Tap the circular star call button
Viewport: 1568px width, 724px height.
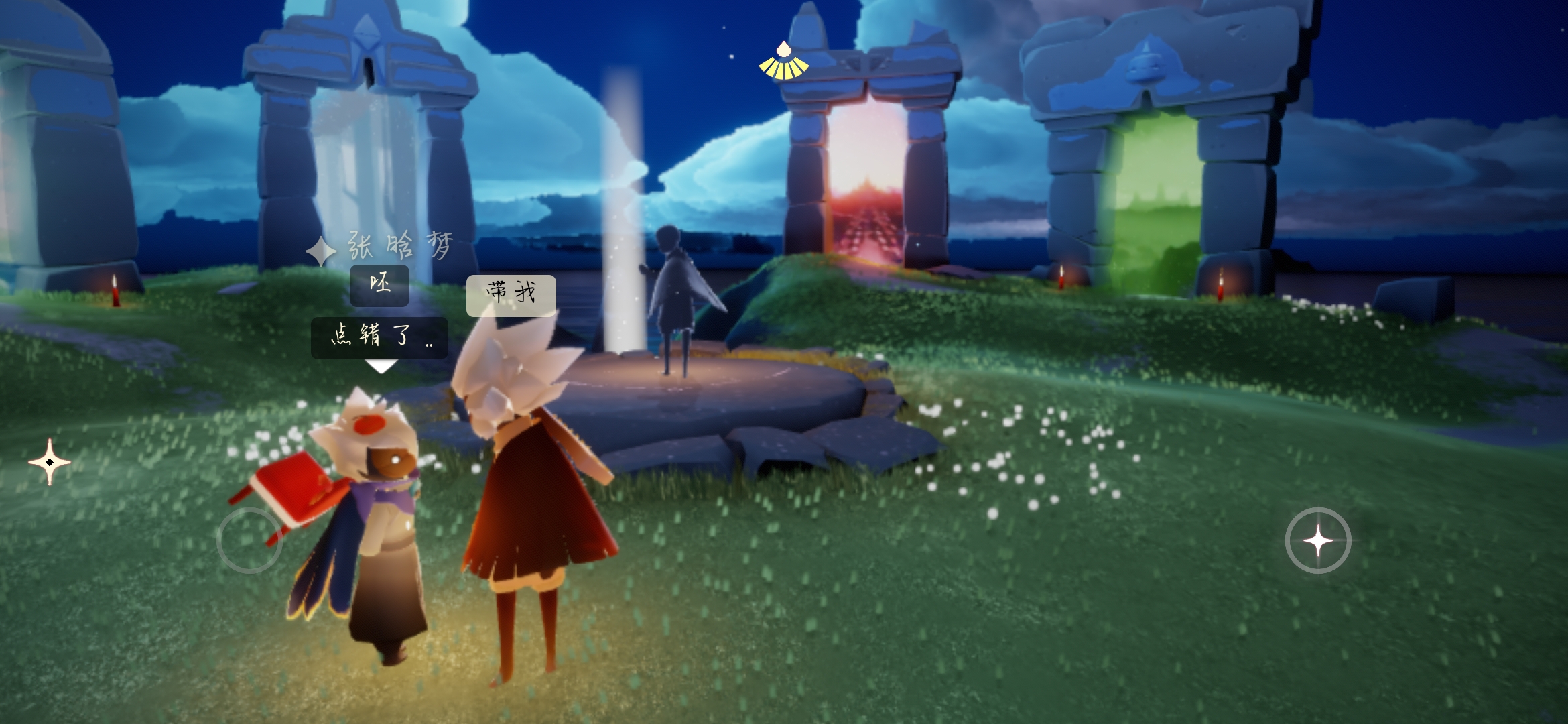1317,540
